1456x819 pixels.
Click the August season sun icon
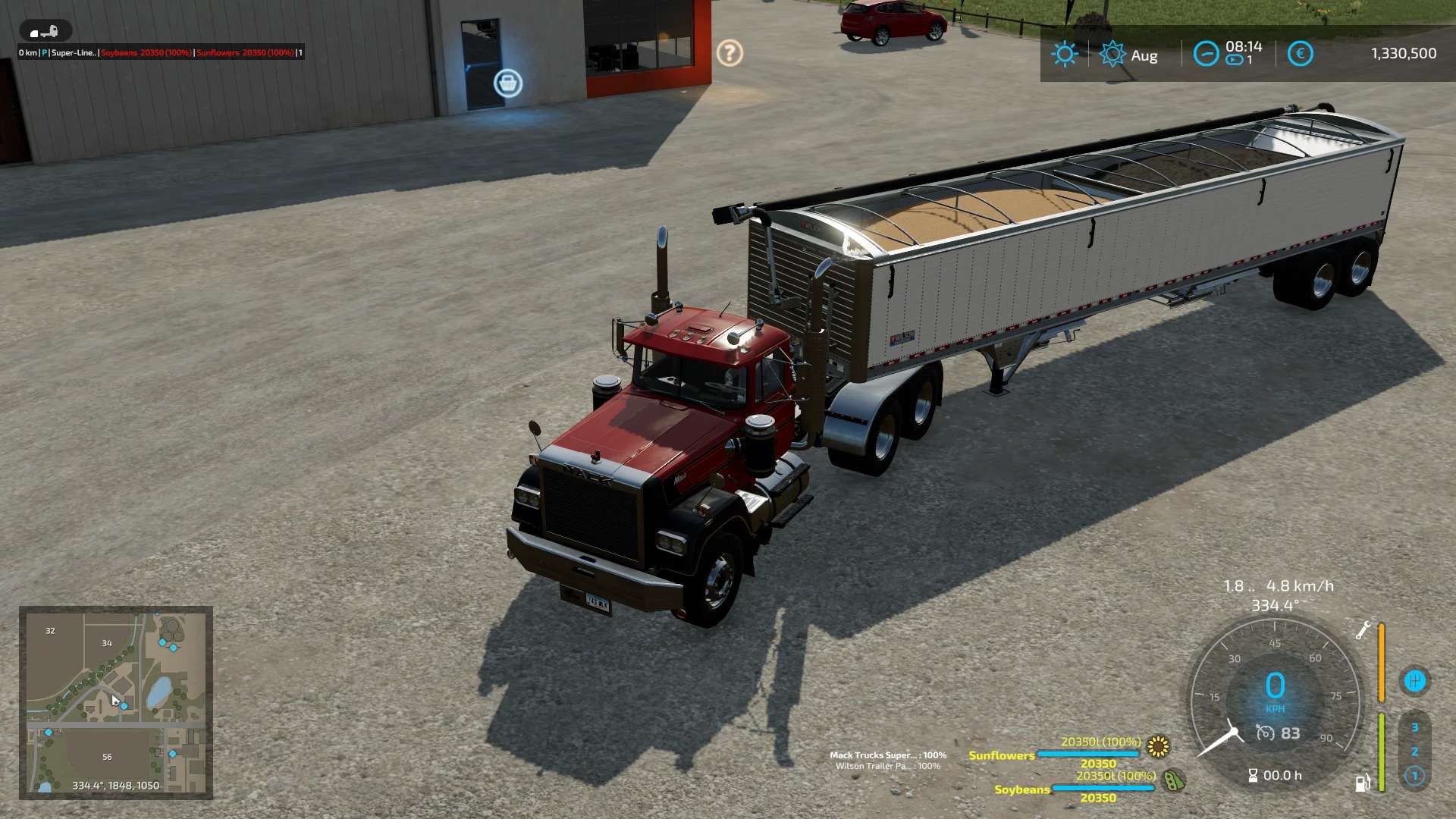pos(1112,55)
